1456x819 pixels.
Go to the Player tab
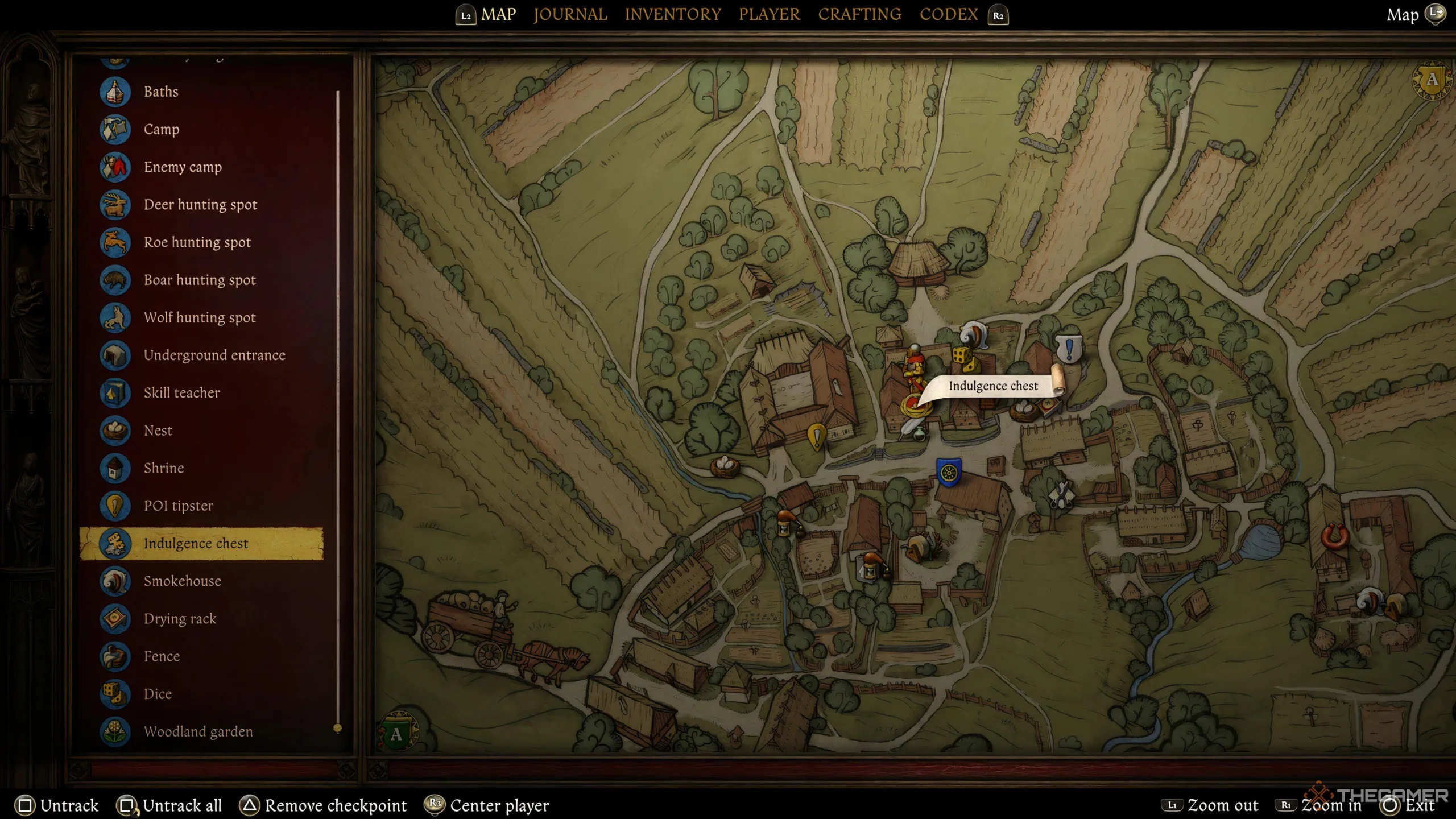click(769, 14)
